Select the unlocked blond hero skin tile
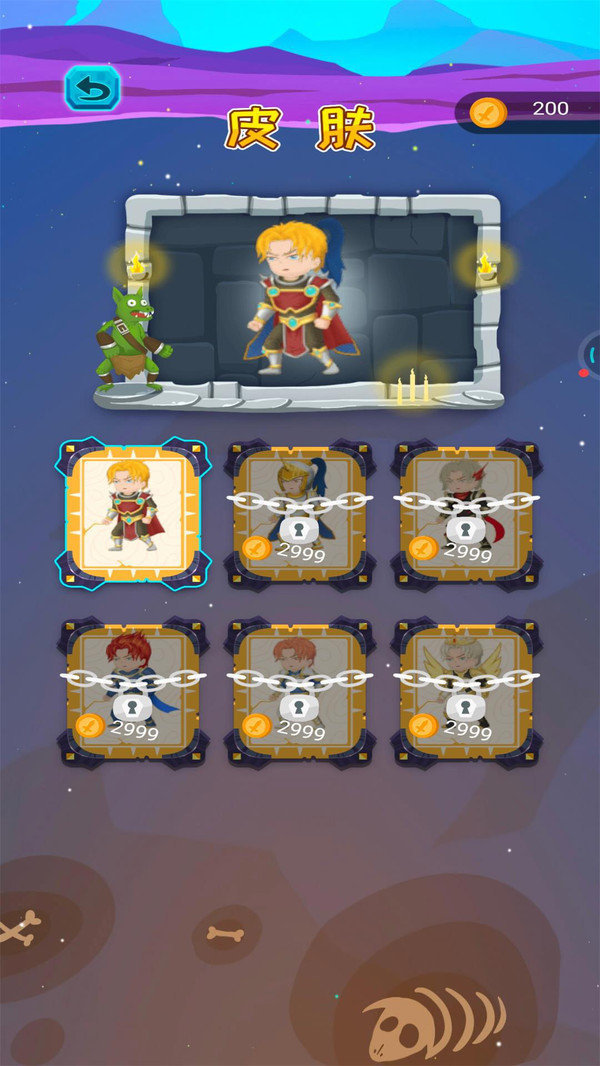Screen dimensions: 600x1066 pos(134,513)
